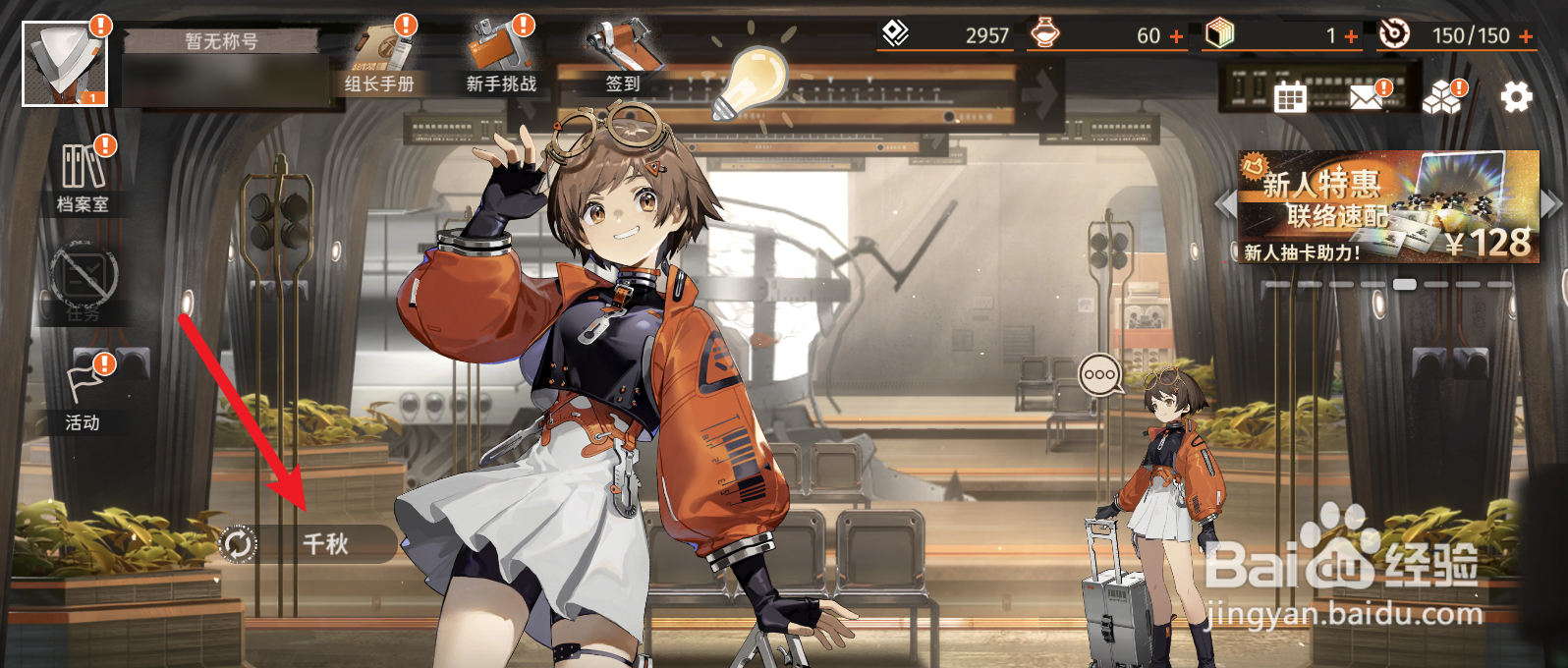
Task: Click the 千秋 character name button
Action: click(326, 543)
